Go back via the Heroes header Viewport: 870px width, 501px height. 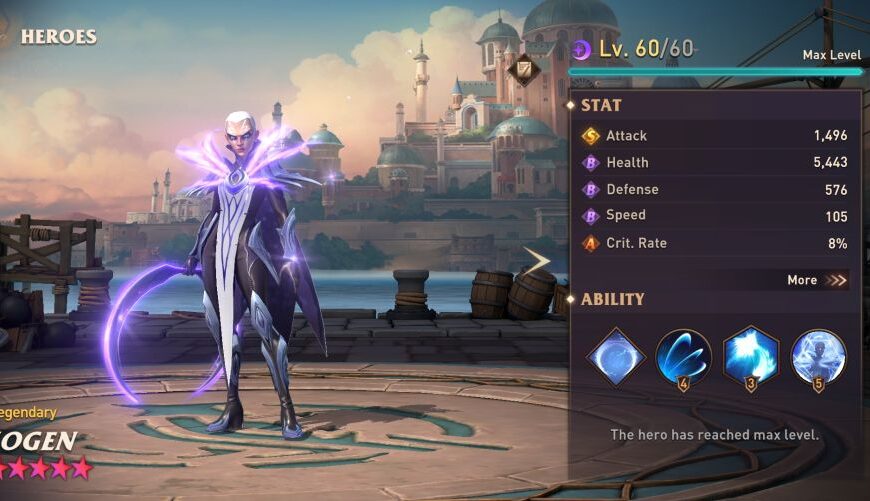click(57, 37)
